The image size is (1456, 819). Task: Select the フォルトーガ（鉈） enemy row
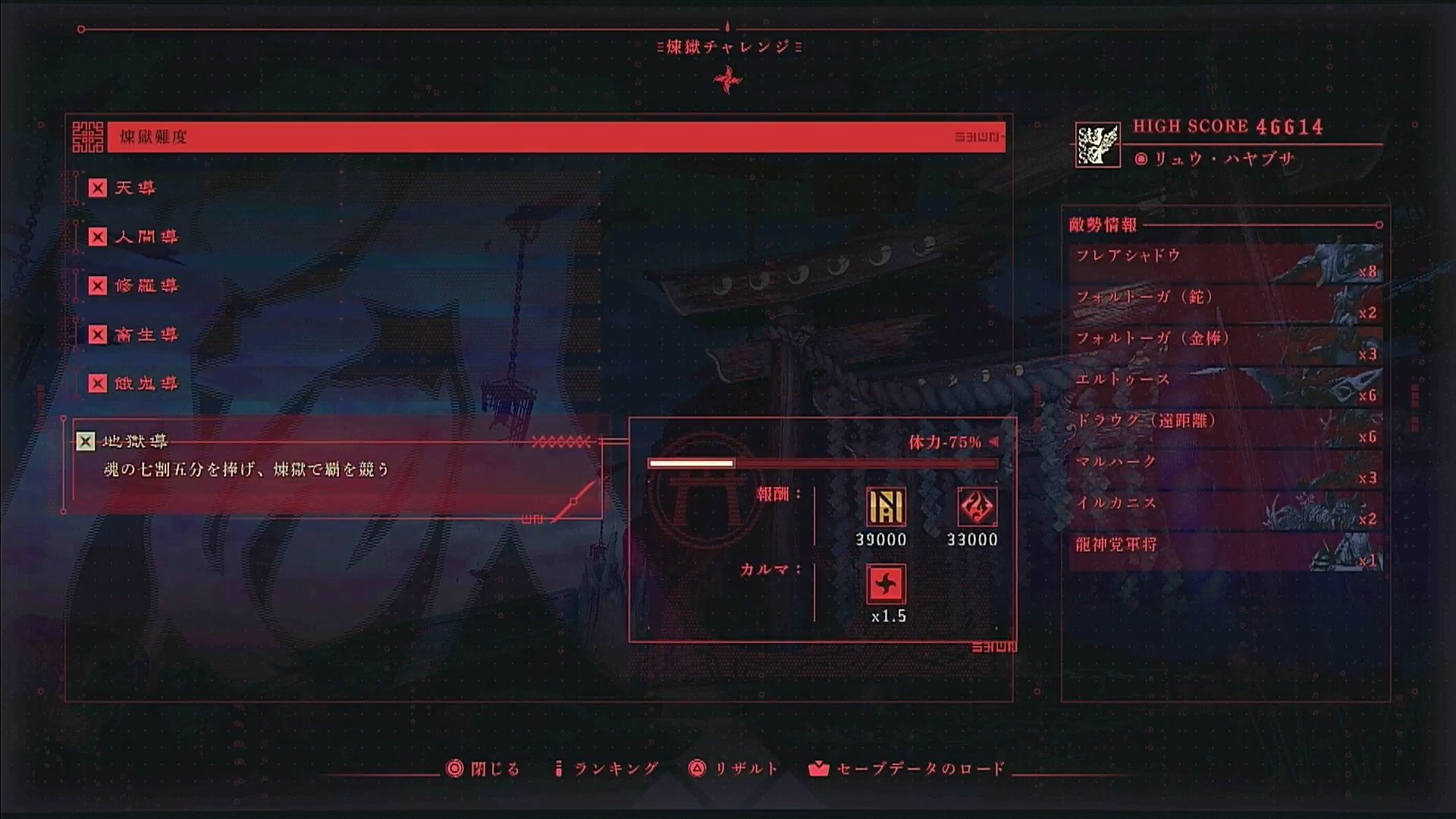point(1225,303)
